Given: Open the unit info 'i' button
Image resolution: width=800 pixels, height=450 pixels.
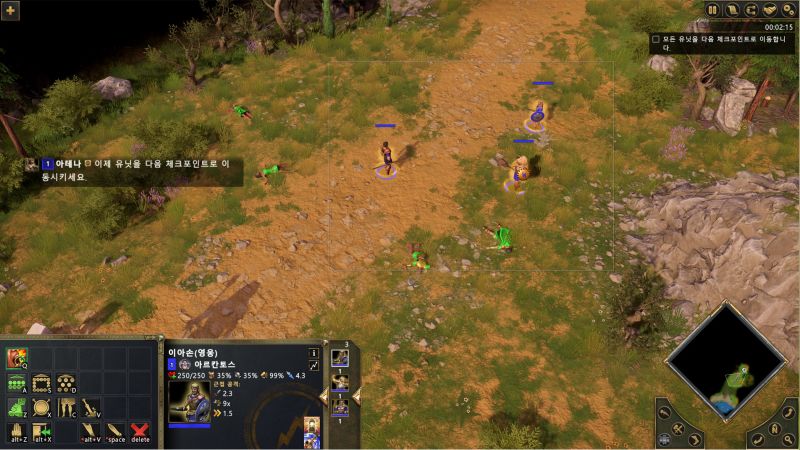Looking at the screenshot, I should [313, 353].
